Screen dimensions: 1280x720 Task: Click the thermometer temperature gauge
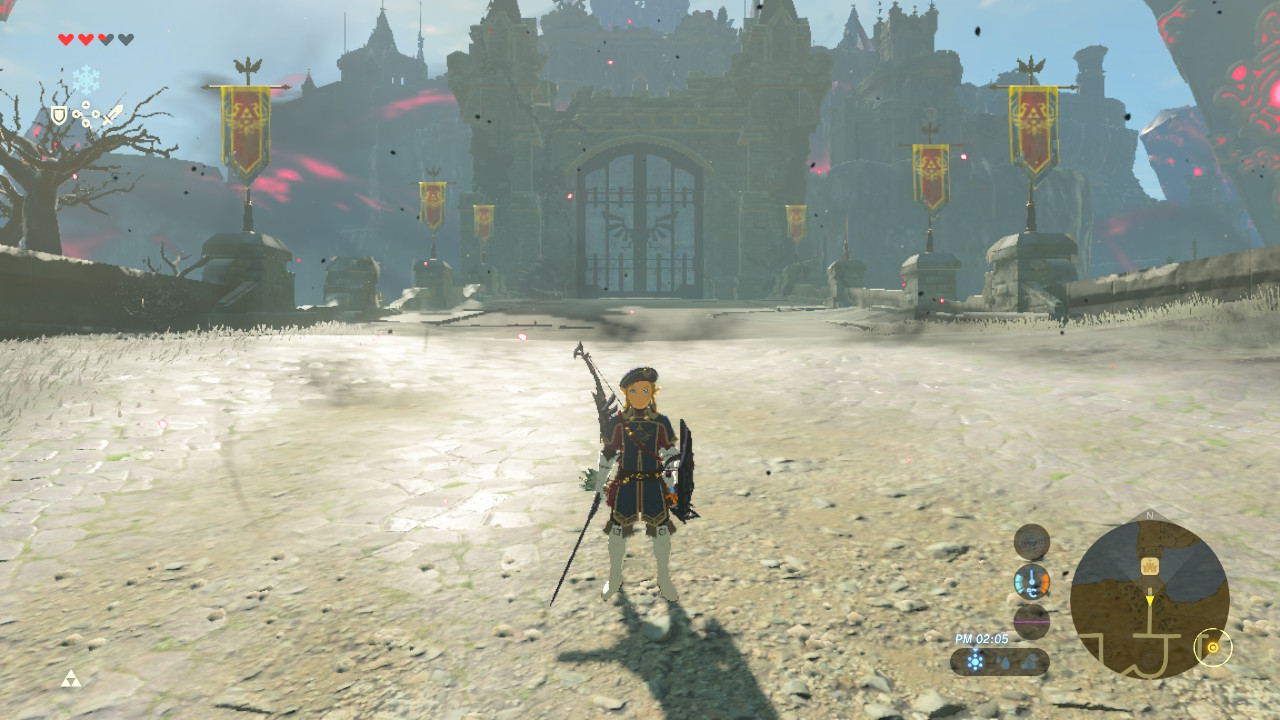[1031, 581]
